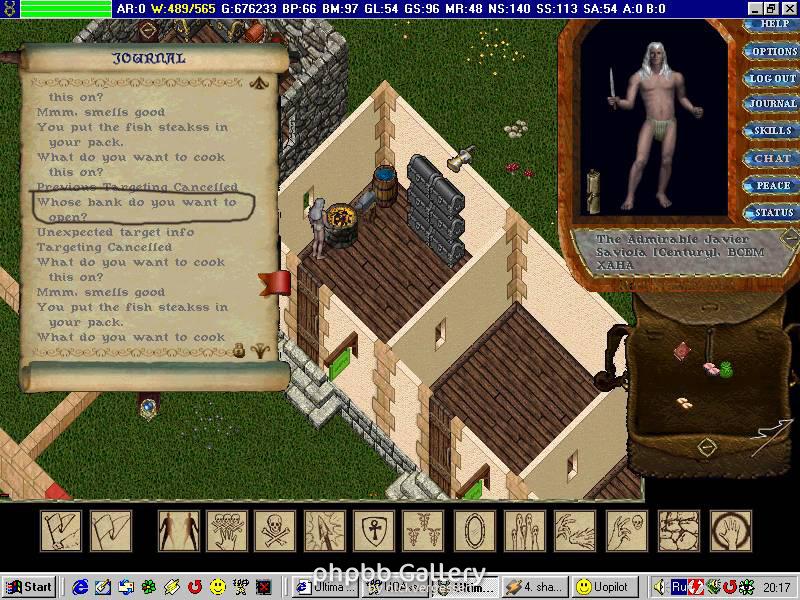Image resolution: width=800 pixels, height=600 pixels.
Task: Pick the green pouch in the backpack
Action: pos(727,368)
